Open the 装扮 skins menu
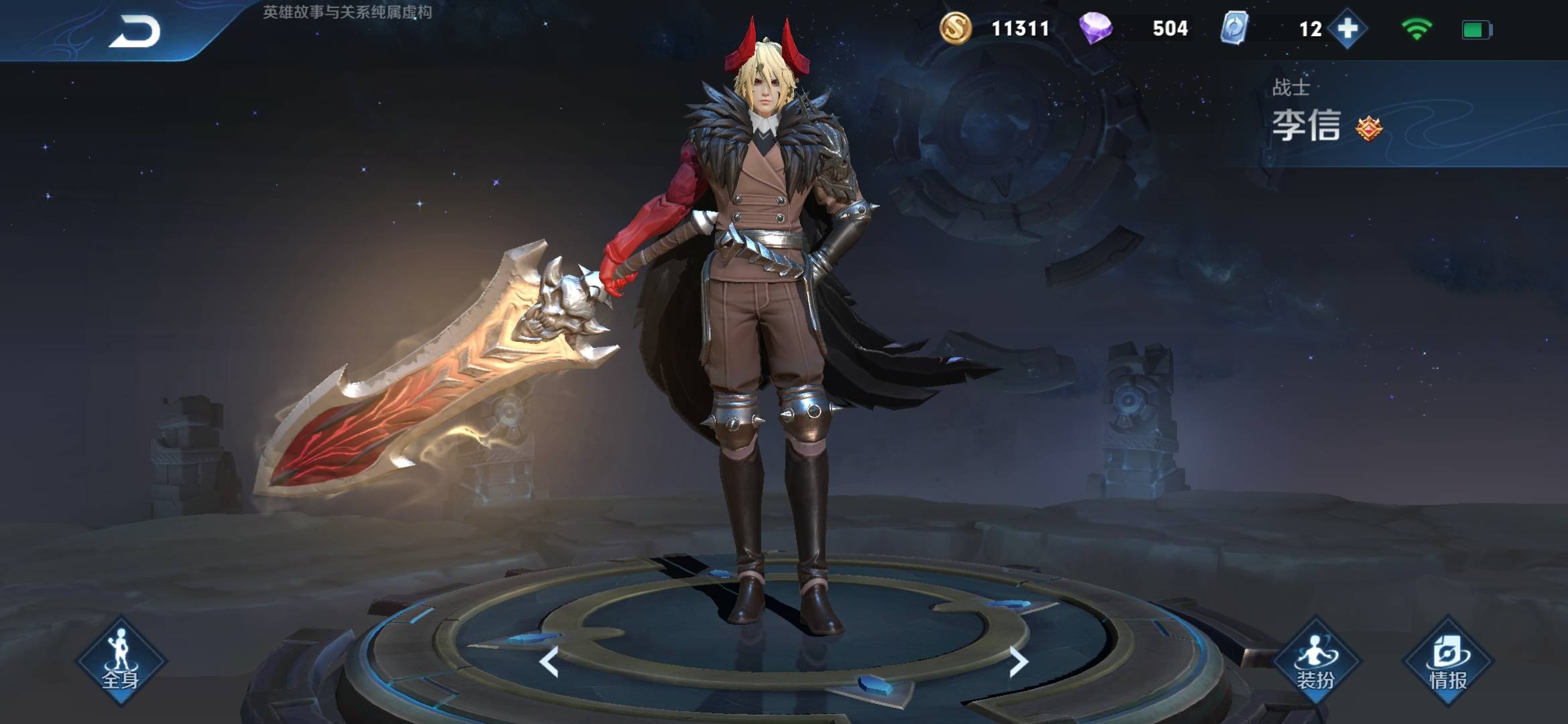Viewport: 1568px width, 724px height. [1315, 660]
